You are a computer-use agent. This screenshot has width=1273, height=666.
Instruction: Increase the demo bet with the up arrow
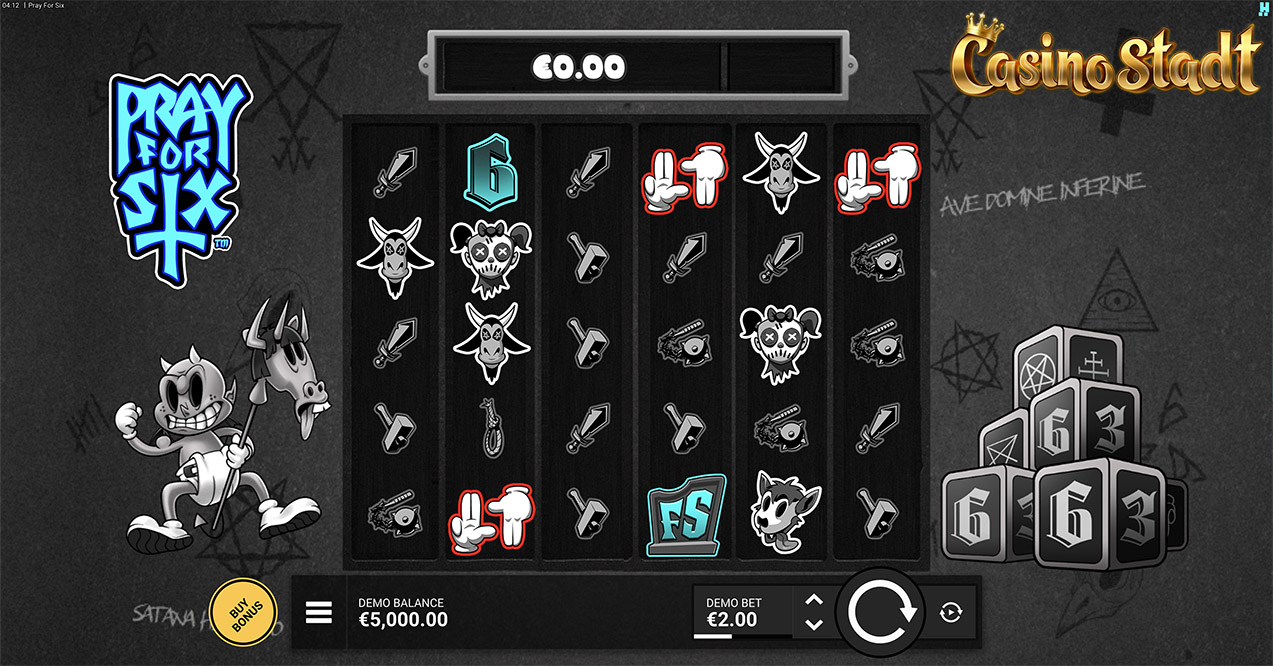click(814, 600)
